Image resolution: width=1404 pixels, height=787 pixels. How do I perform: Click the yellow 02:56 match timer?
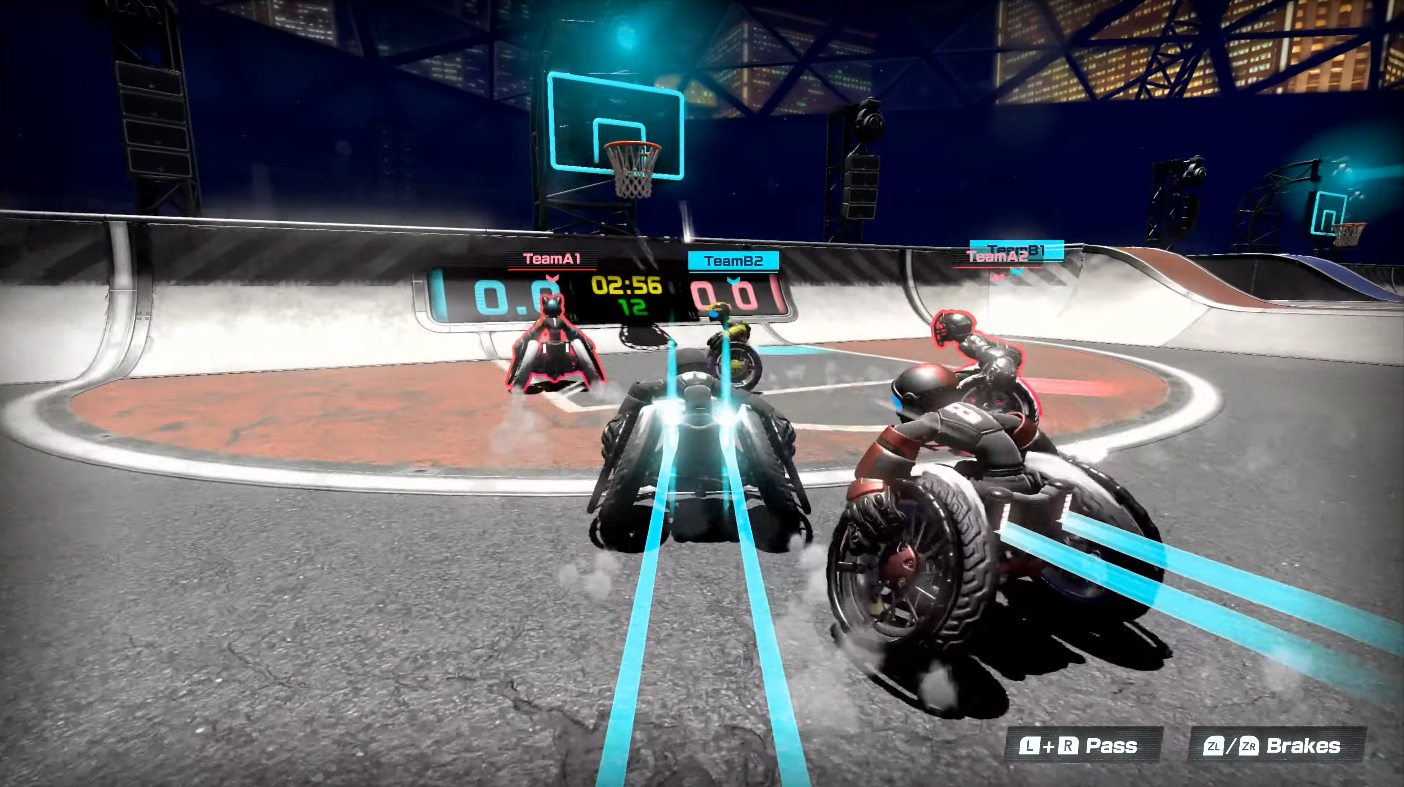point(627,287)
